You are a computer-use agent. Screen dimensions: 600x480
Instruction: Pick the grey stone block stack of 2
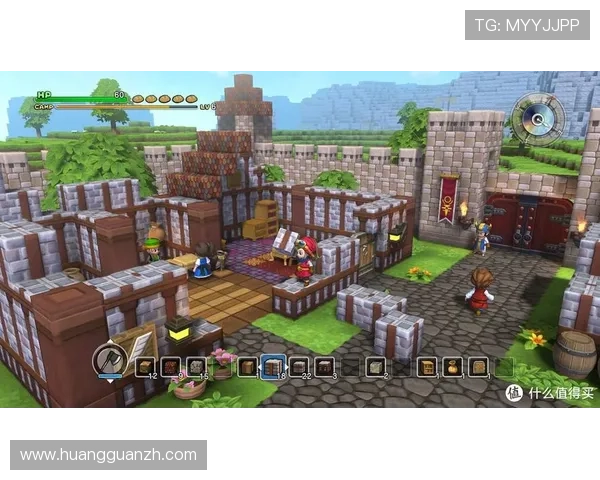point(376,367)
